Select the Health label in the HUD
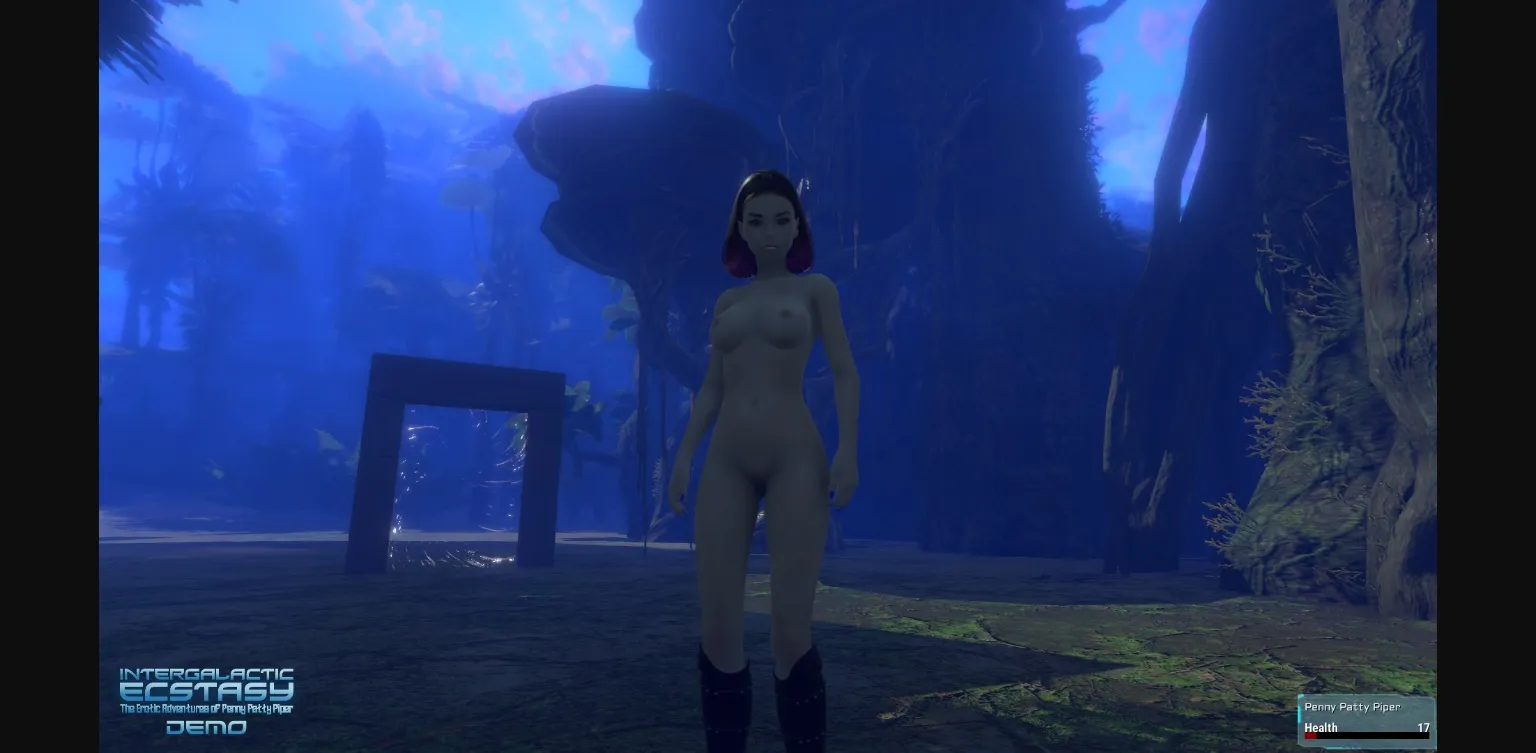This screenshot has height=753, width=1536. 1320,728
